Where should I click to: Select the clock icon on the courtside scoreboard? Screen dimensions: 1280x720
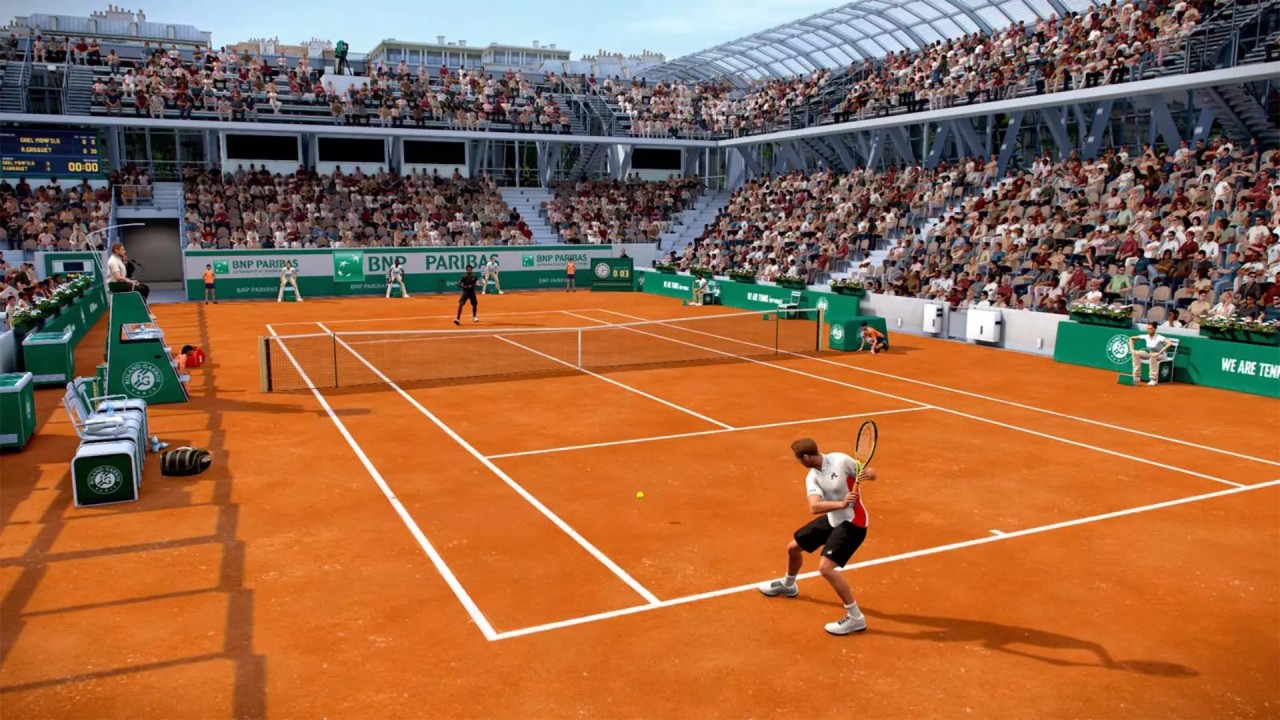click(x=602, y=270)
